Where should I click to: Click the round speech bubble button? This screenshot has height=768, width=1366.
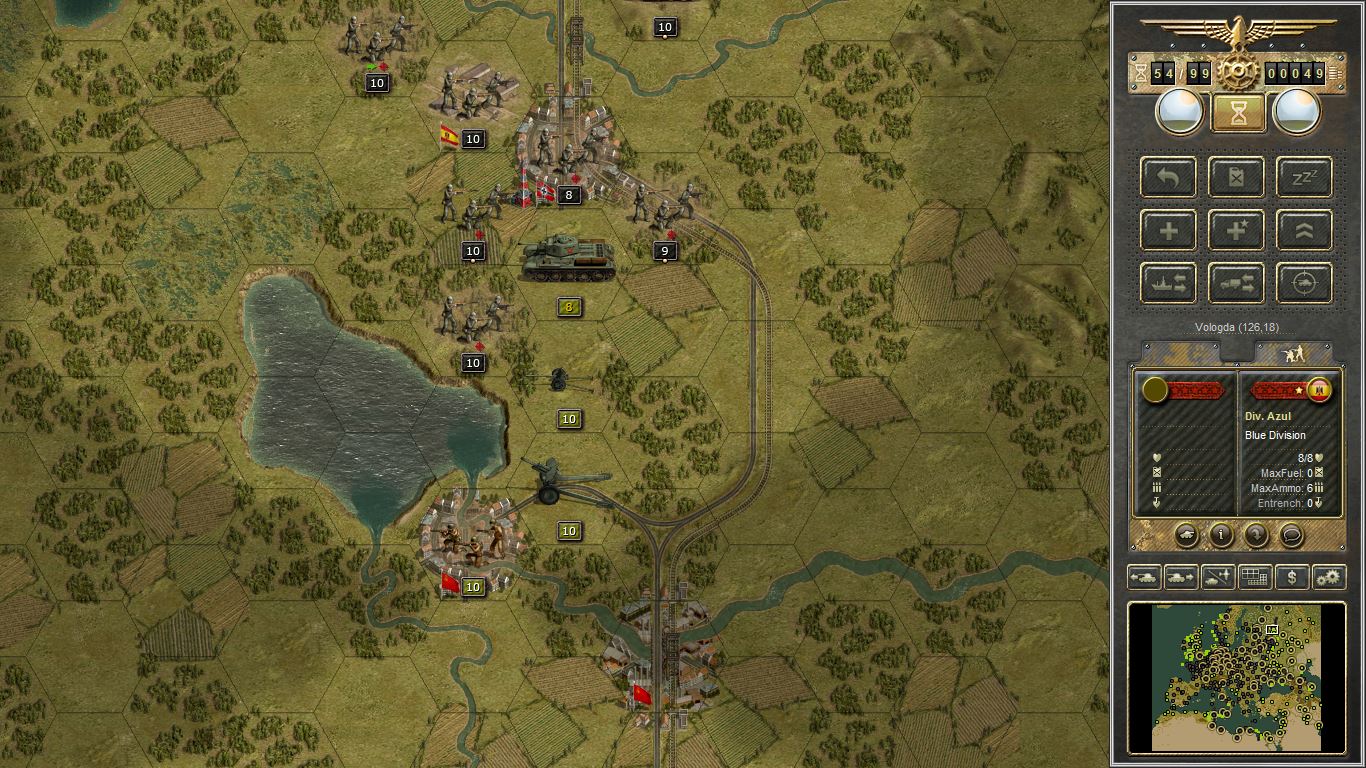click(1291, 535)
